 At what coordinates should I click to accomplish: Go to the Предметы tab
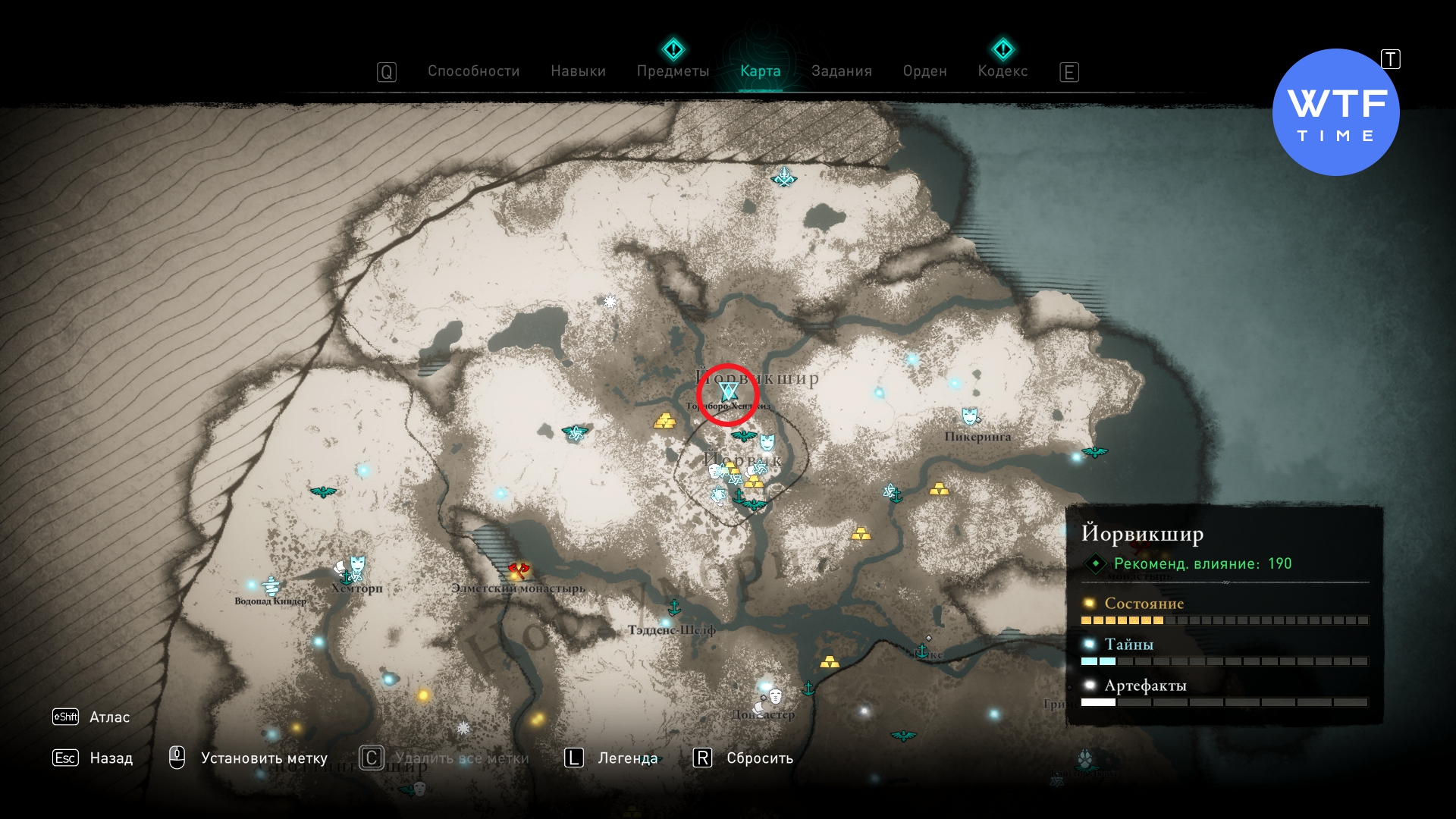coord(673,71)
